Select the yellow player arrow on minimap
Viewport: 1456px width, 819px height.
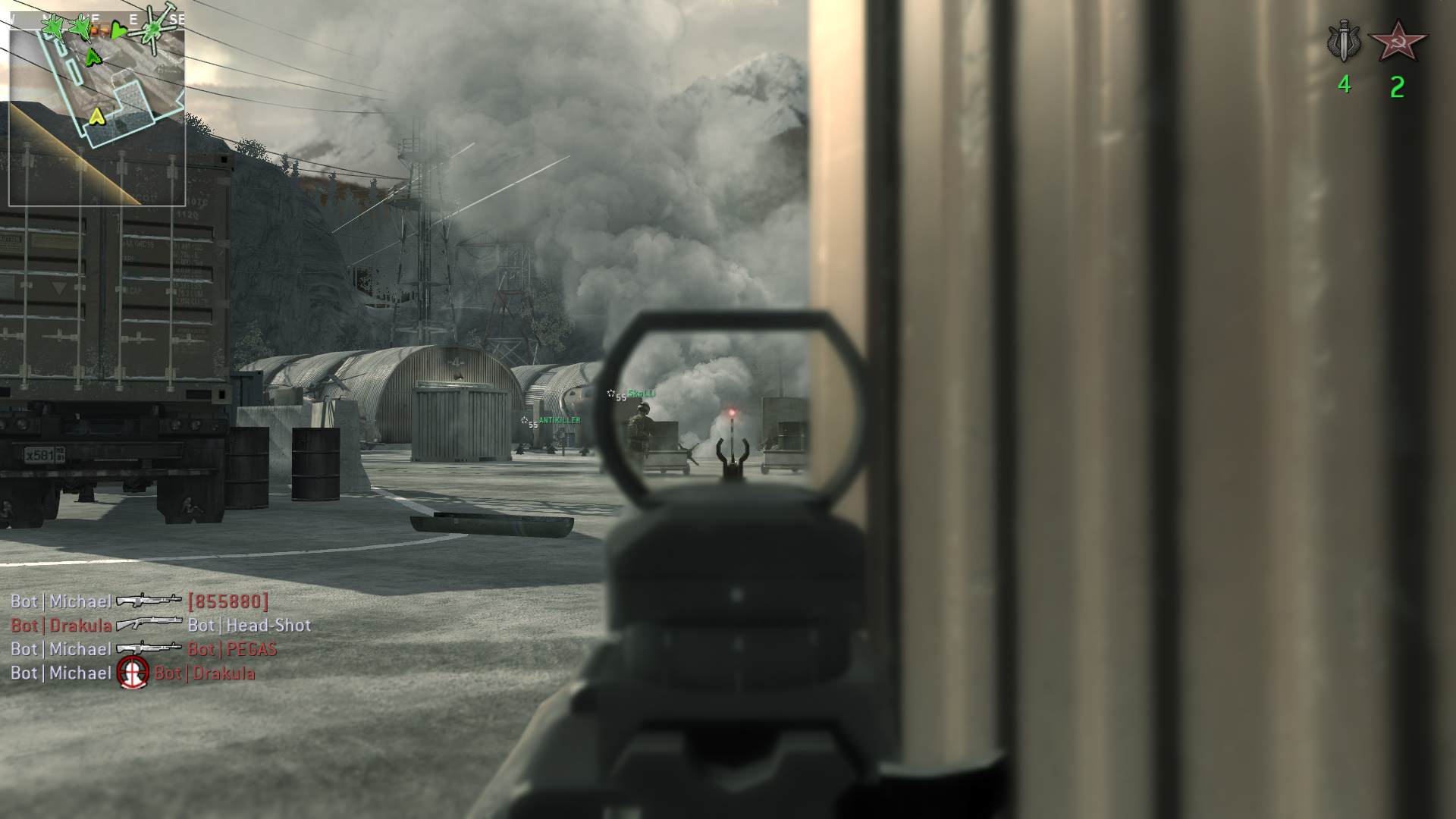[x=96, y=116]
